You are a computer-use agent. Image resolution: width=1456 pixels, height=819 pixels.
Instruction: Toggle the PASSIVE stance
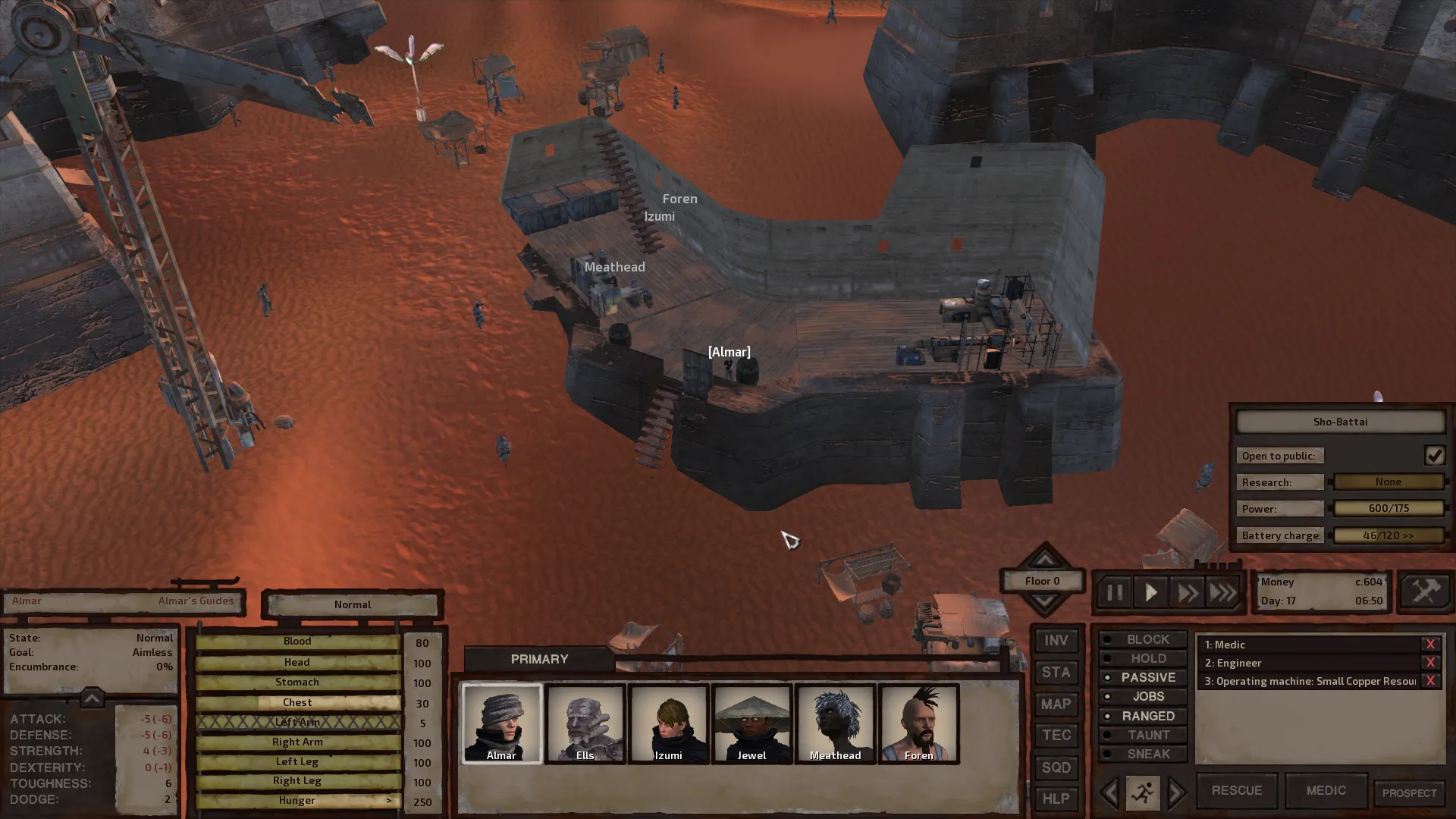click(x=1143, y=677)
